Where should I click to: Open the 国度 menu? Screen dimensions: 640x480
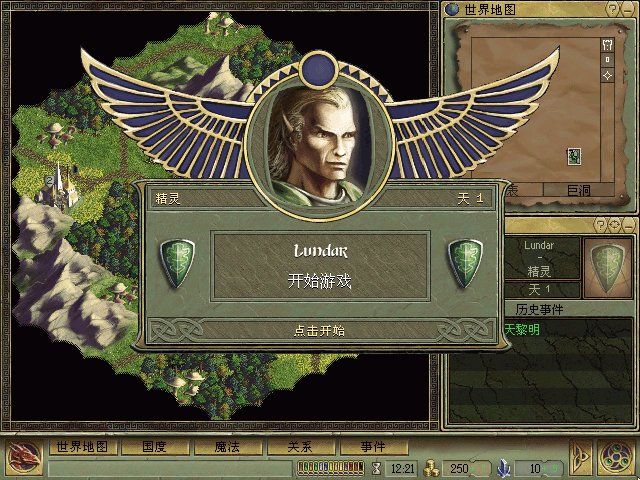pyautogui.click(x=153, y=447)
